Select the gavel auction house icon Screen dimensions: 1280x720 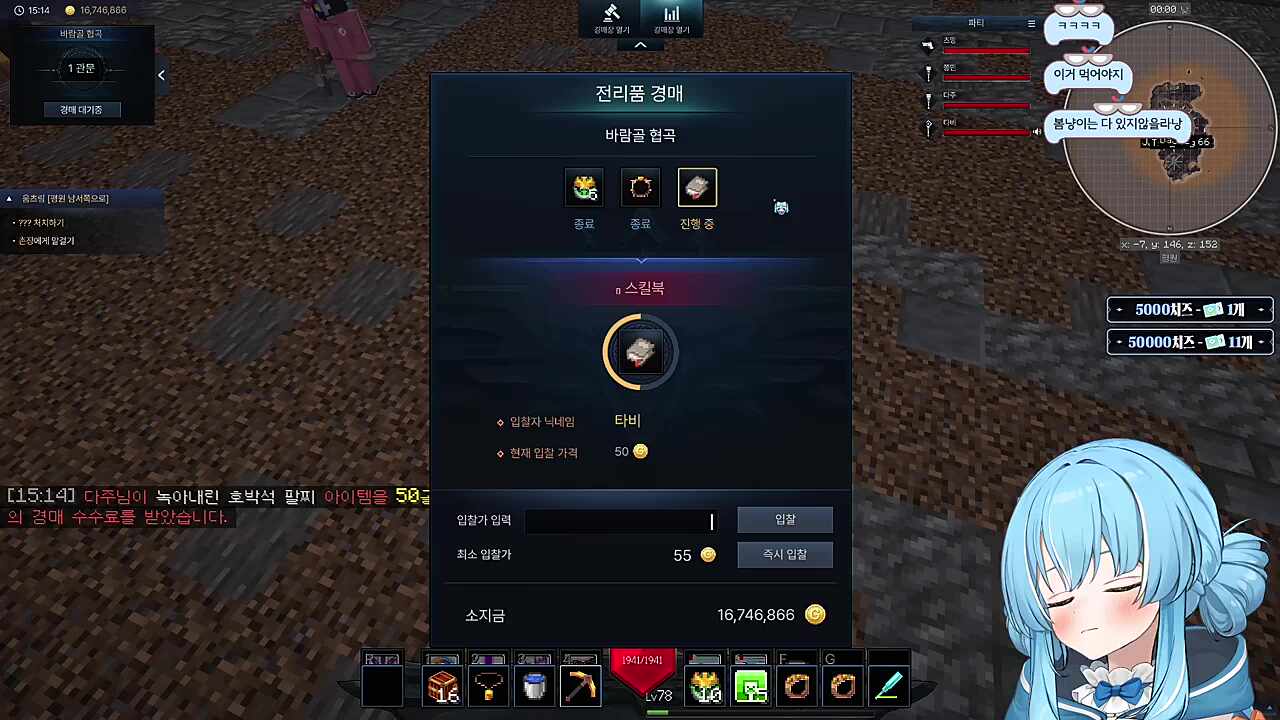(x=612, y=14)
